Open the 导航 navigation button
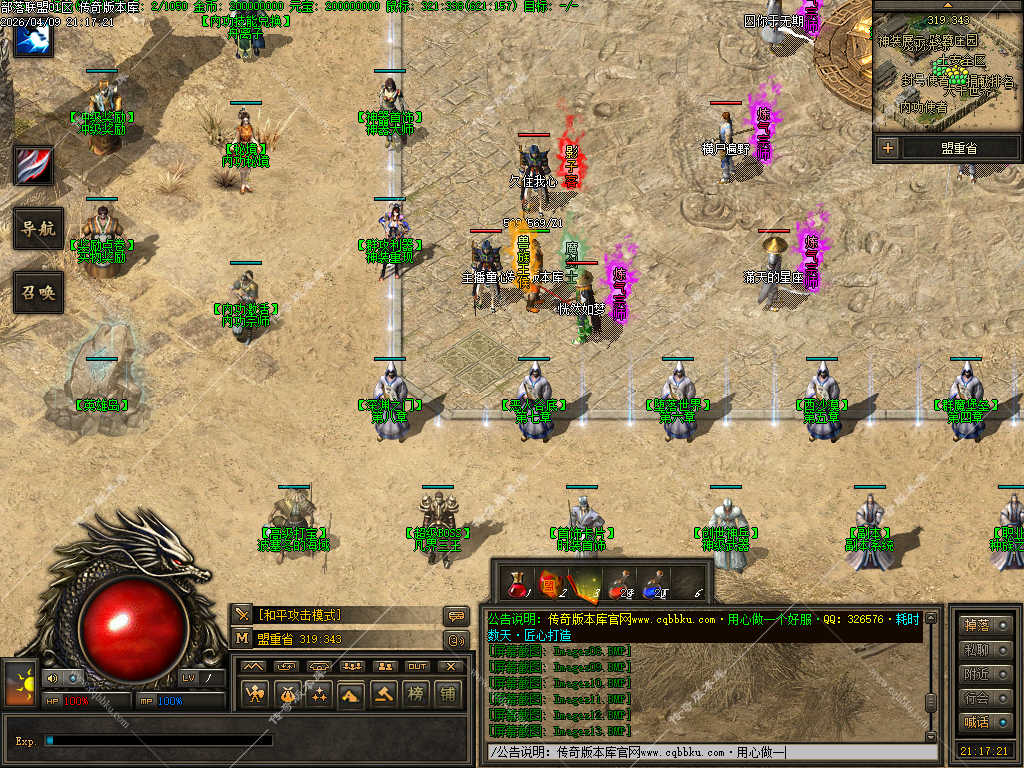Viewport: 1024px width, 768px height. (x=38, y=229)
